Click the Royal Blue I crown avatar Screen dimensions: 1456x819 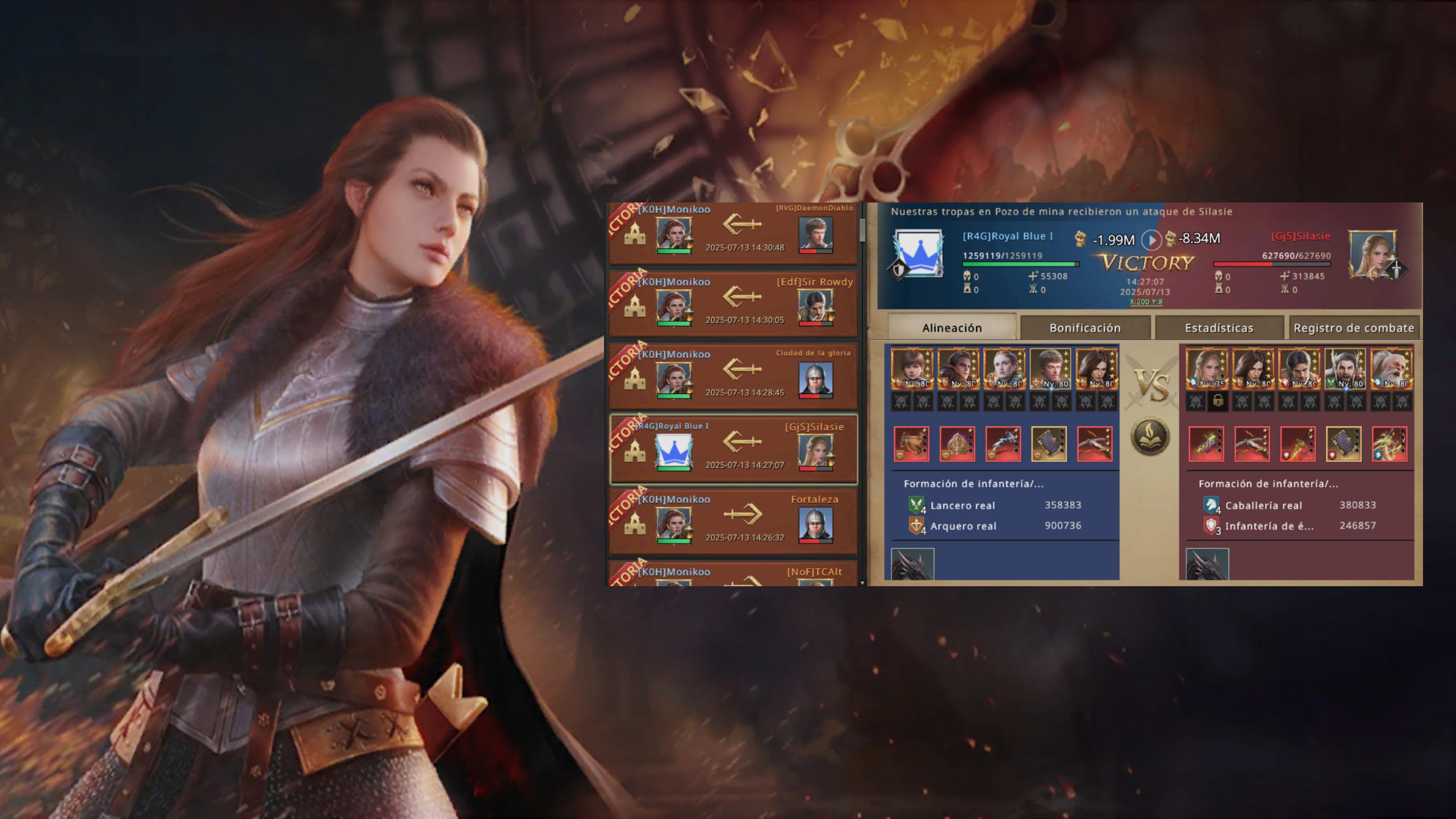pyautogui.click(x=918, y=253)
